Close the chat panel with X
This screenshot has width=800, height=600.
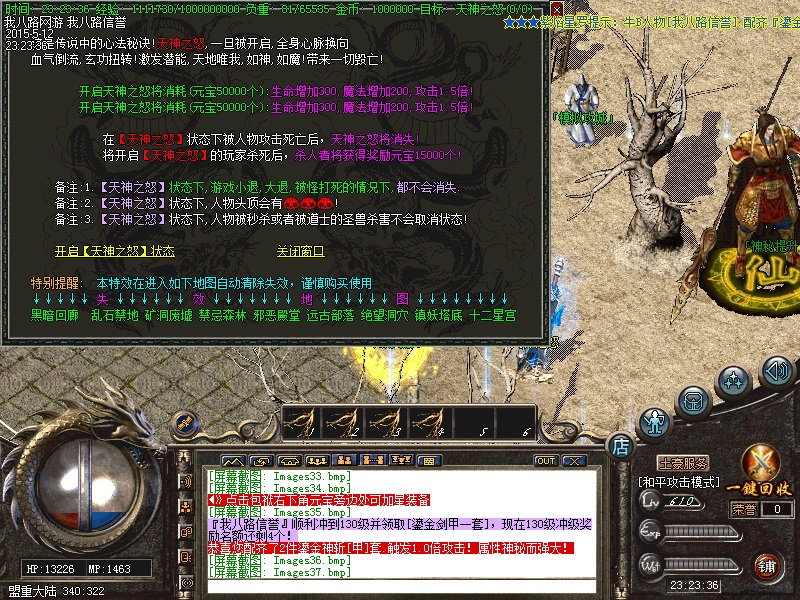coord(573,461)
